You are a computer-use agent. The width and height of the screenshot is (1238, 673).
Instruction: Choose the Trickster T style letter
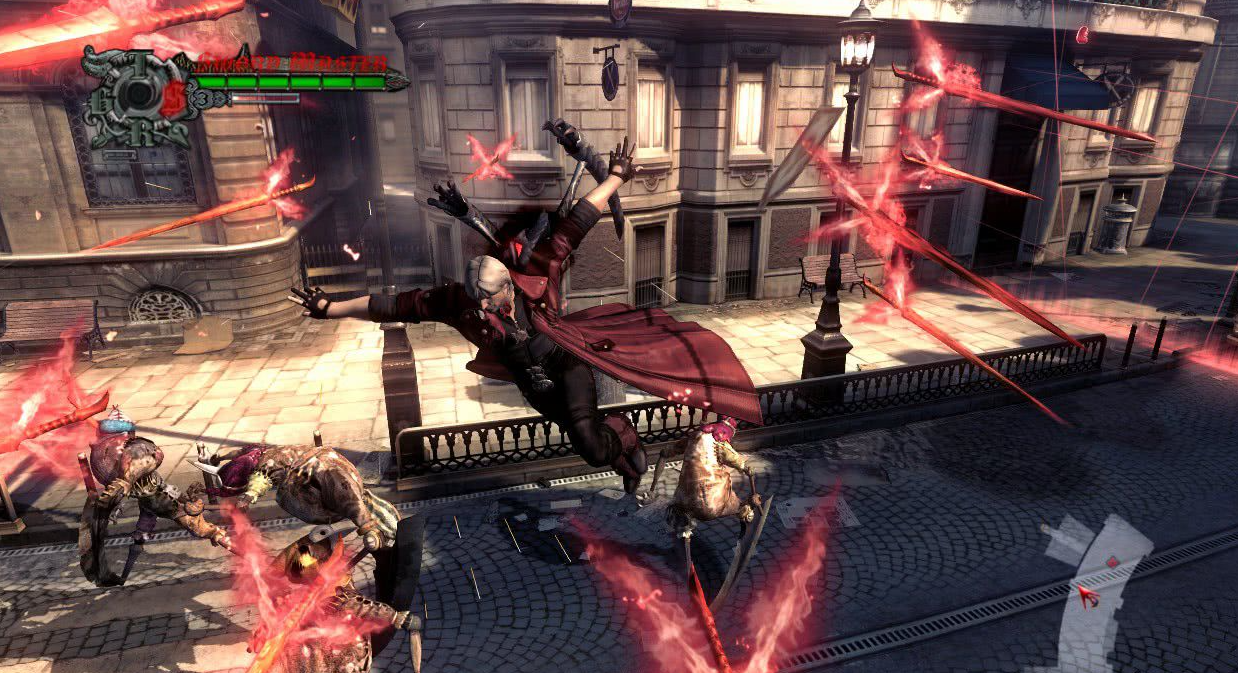click(139, 64)
